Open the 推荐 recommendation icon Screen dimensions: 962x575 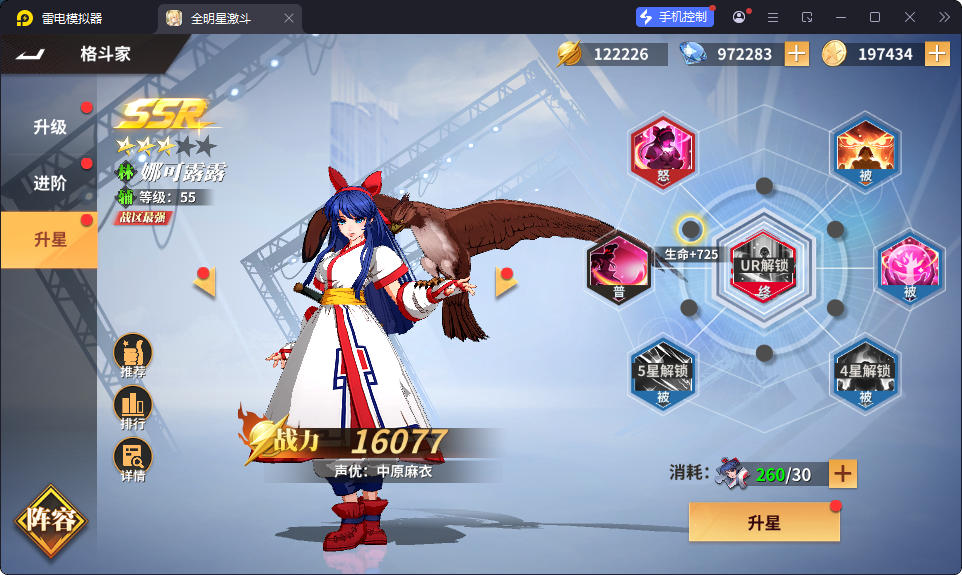click(133, 356)
